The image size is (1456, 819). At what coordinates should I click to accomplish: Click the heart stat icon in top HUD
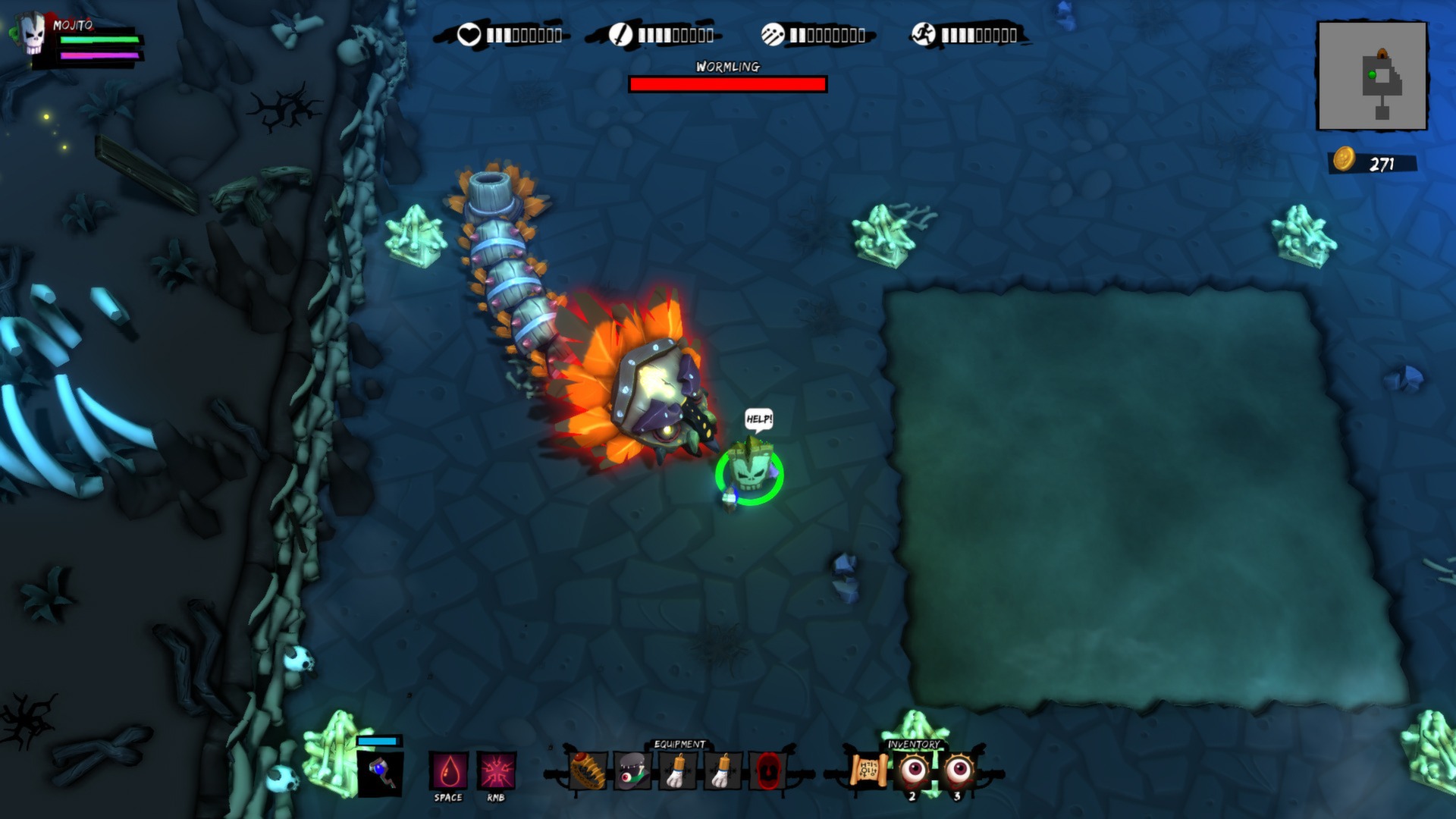click(471, 33)
